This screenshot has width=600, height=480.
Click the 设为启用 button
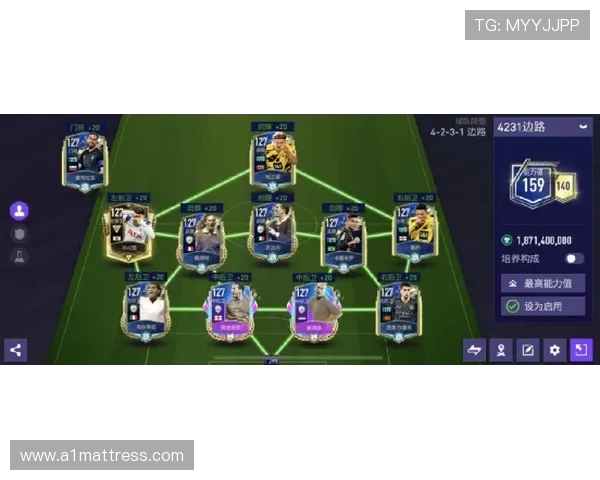pos(543,306)
